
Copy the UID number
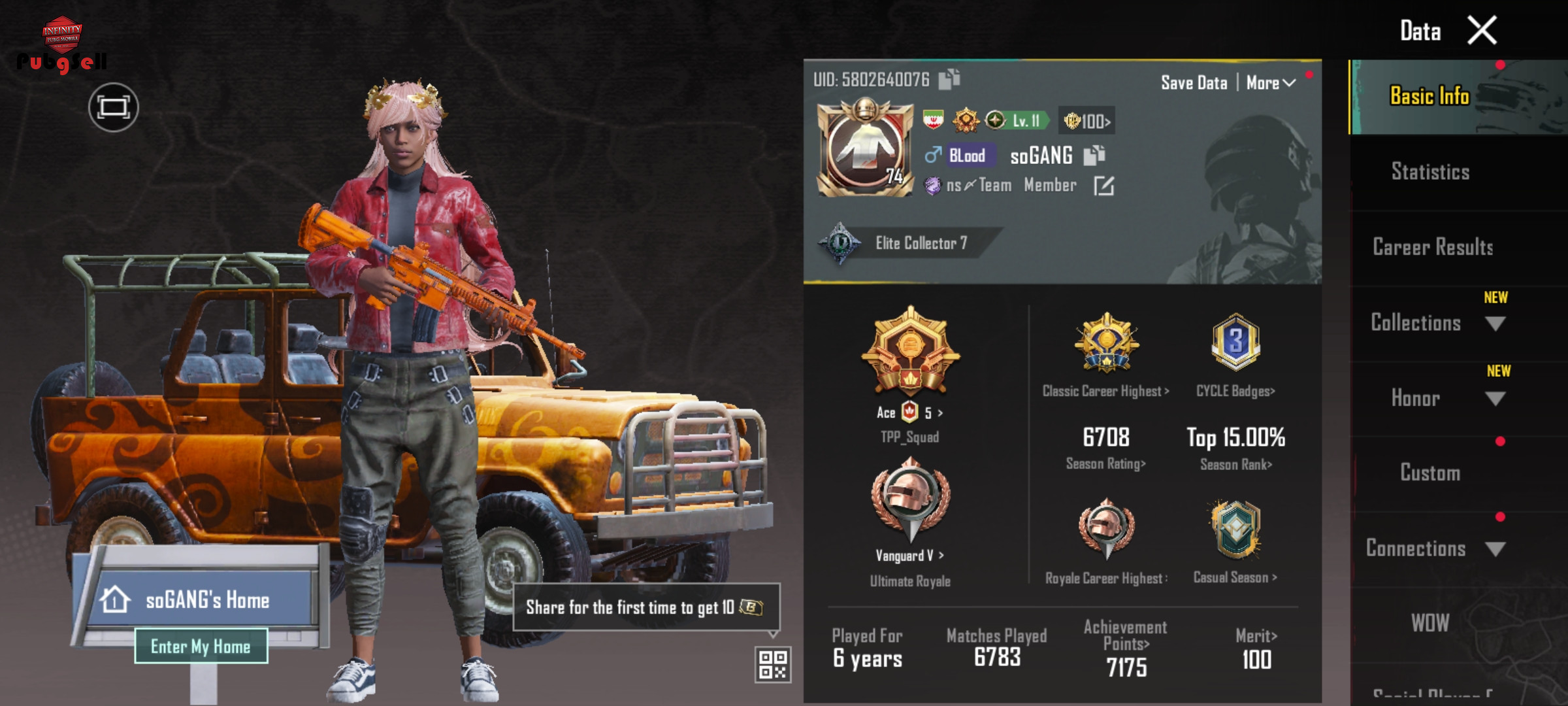tap(949, 79)
